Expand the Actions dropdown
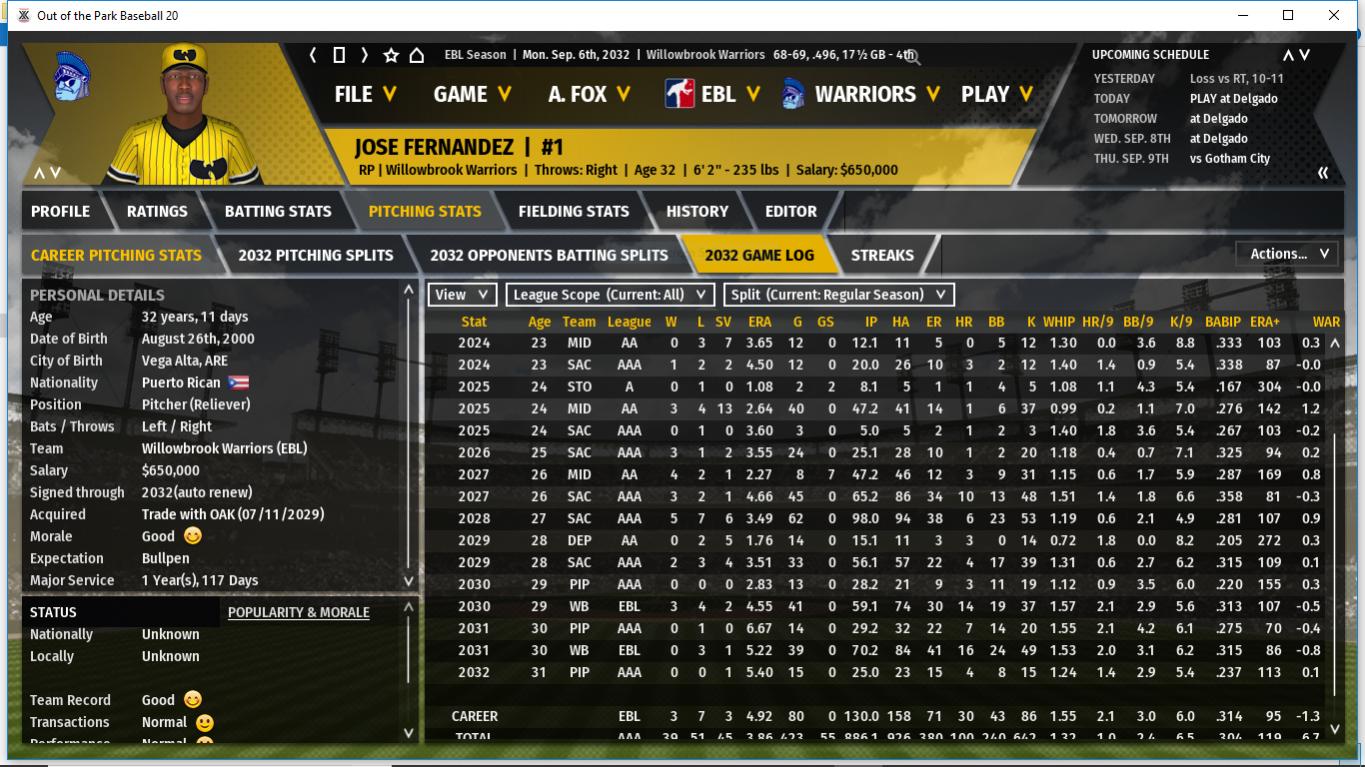The image size is (1365, 767). (x=1288, y=254)
